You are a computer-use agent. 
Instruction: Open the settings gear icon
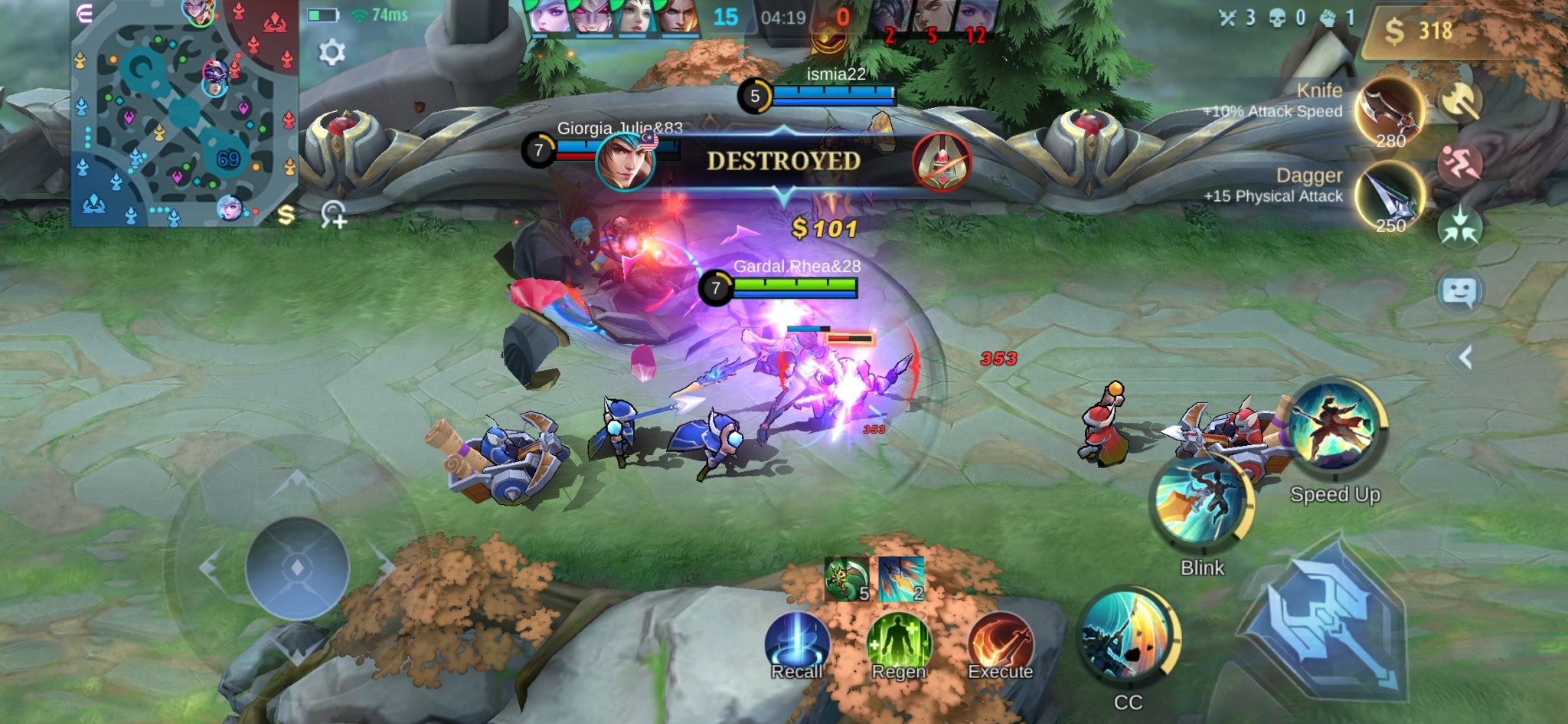coord(332,52)
